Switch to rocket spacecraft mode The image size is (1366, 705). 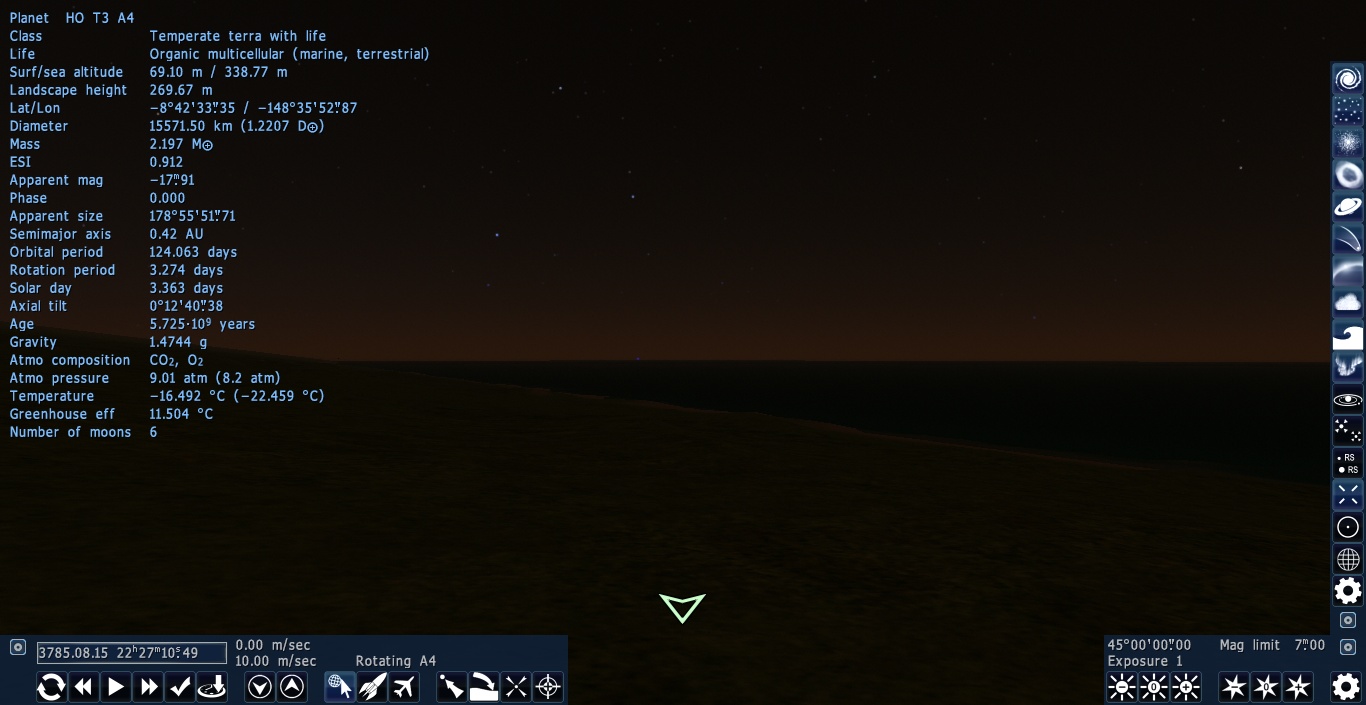pos(372,687)
